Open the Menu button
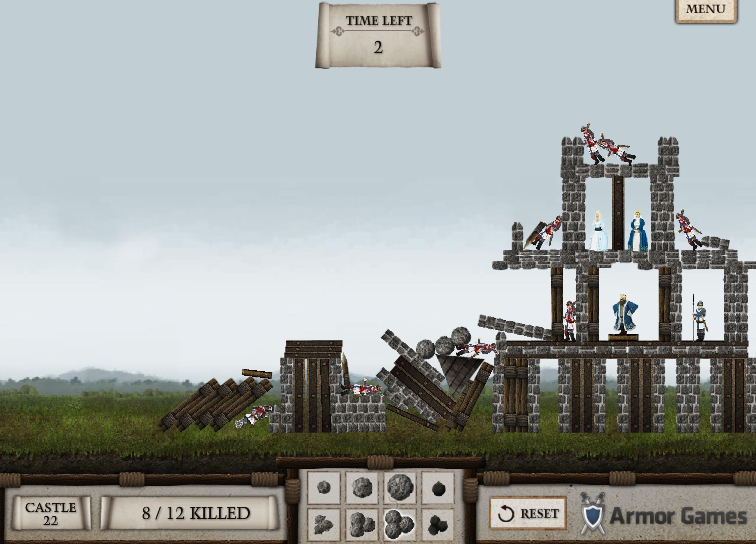This screenshot has height=544, width=756. point(705,9)
